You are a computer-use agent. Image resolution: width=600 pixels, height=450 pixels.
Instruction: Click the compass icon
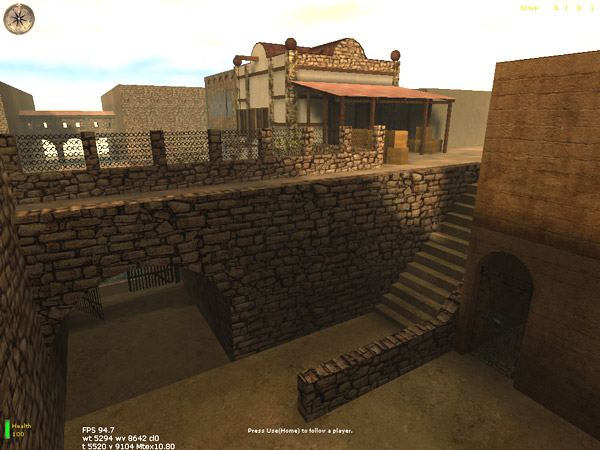[x=18, y=17]
